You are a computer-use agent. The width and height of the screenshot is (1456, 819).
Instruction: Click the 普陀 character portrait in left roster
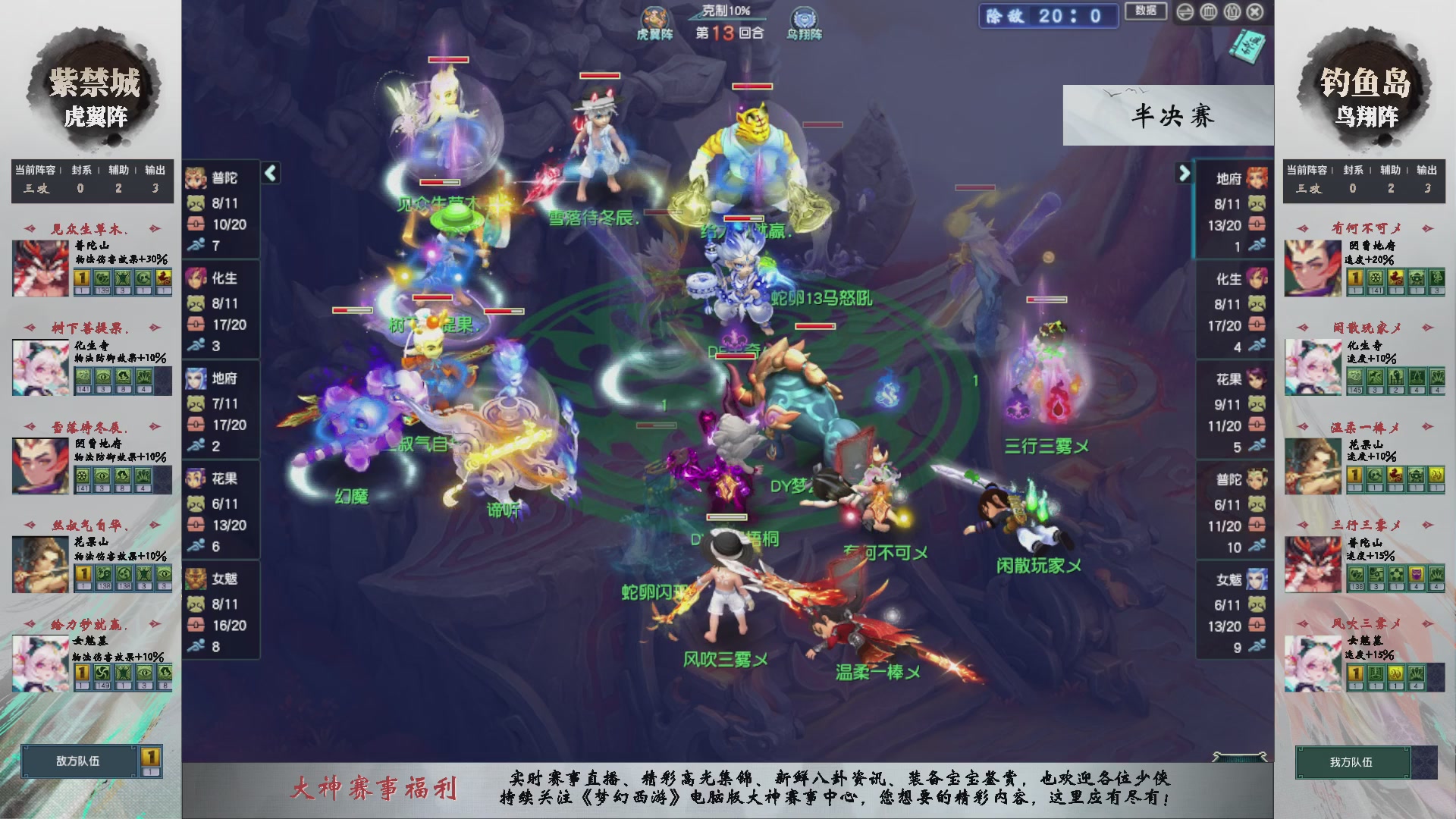[197, 180]
